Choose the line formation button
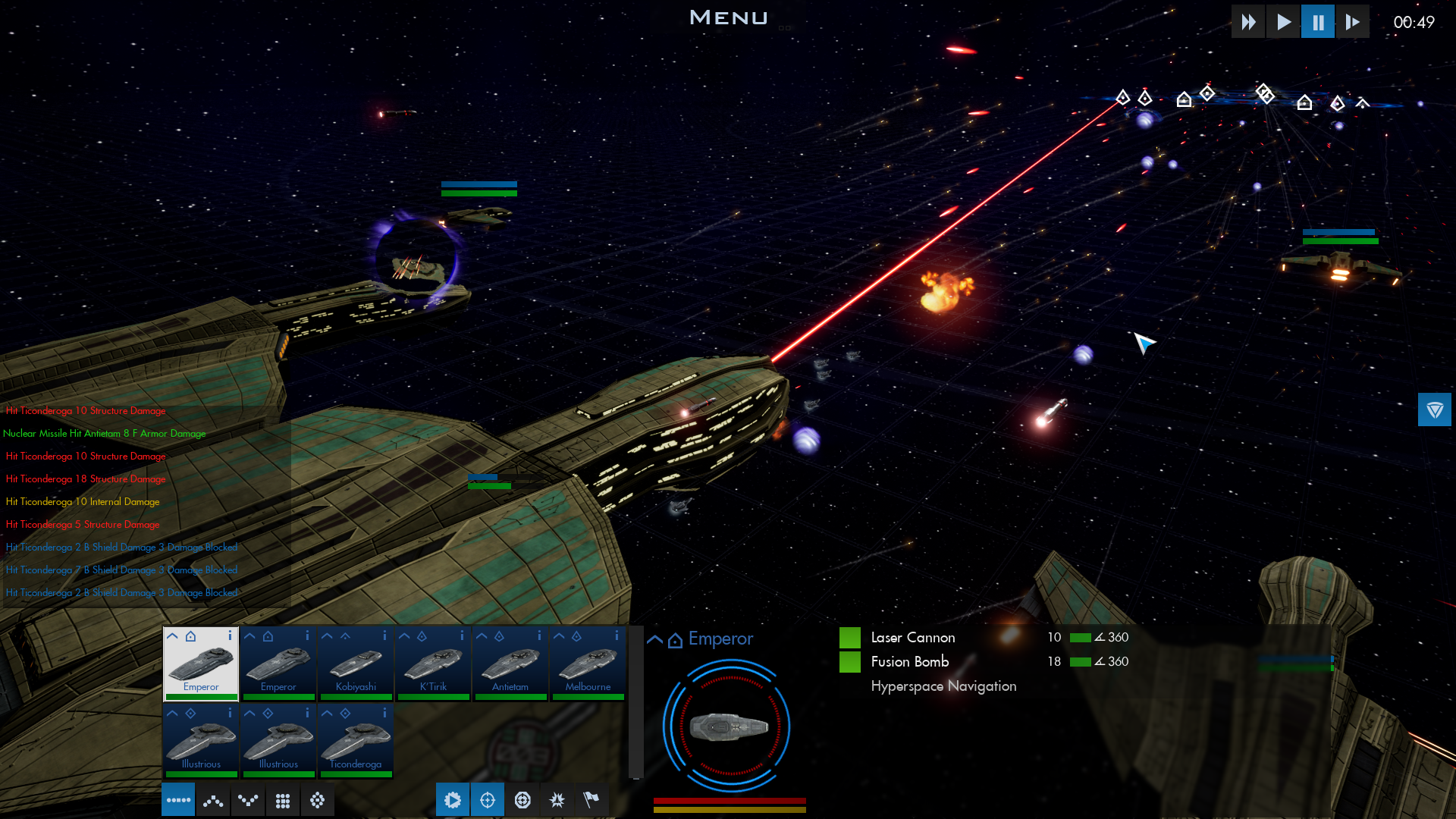1456x819 pixels. pos(178,800)
